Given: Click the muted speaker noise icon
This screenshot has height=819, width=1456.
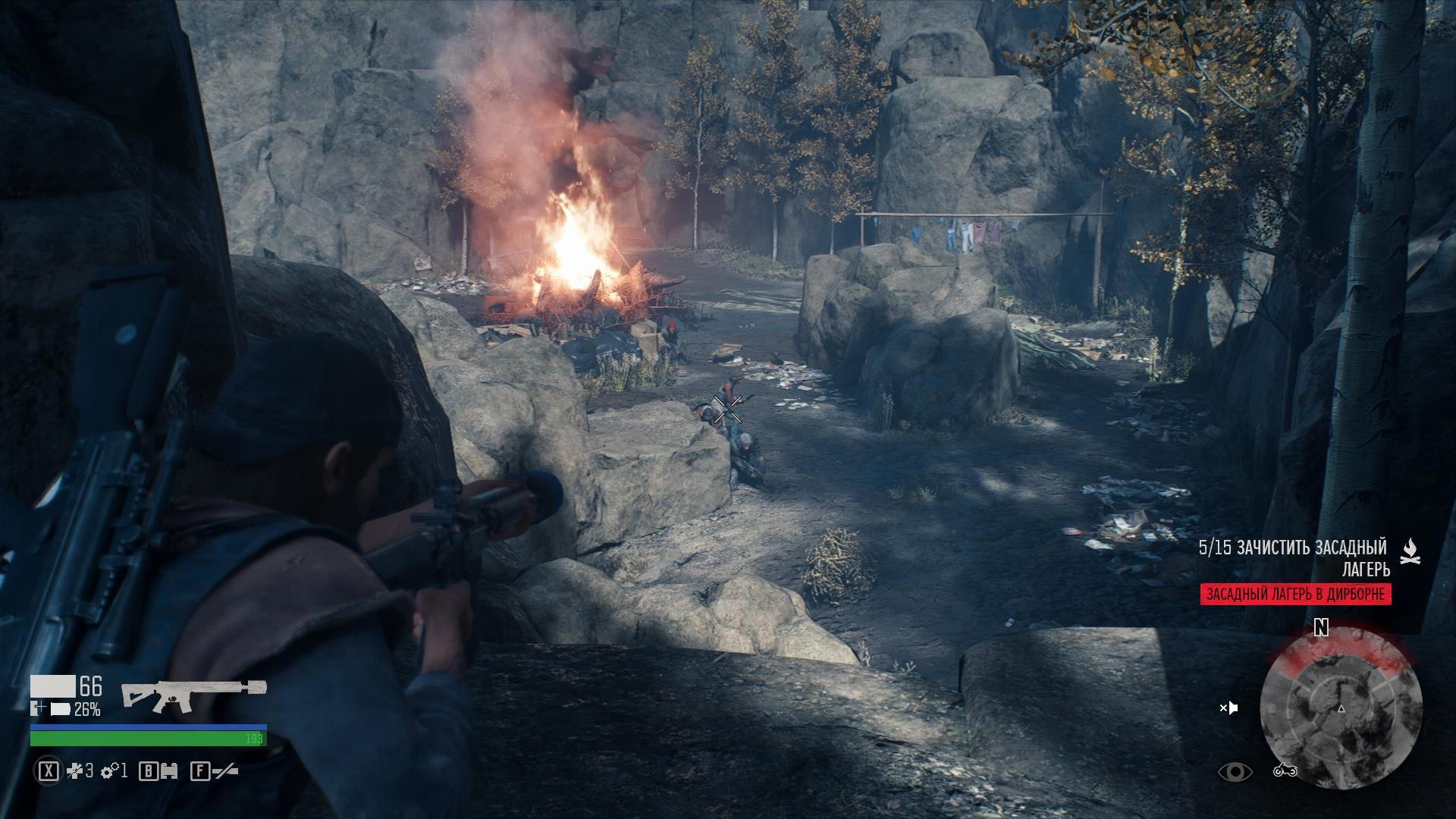Looking at the screenshot, I should pyautogui.click(x=1228, y=708).
